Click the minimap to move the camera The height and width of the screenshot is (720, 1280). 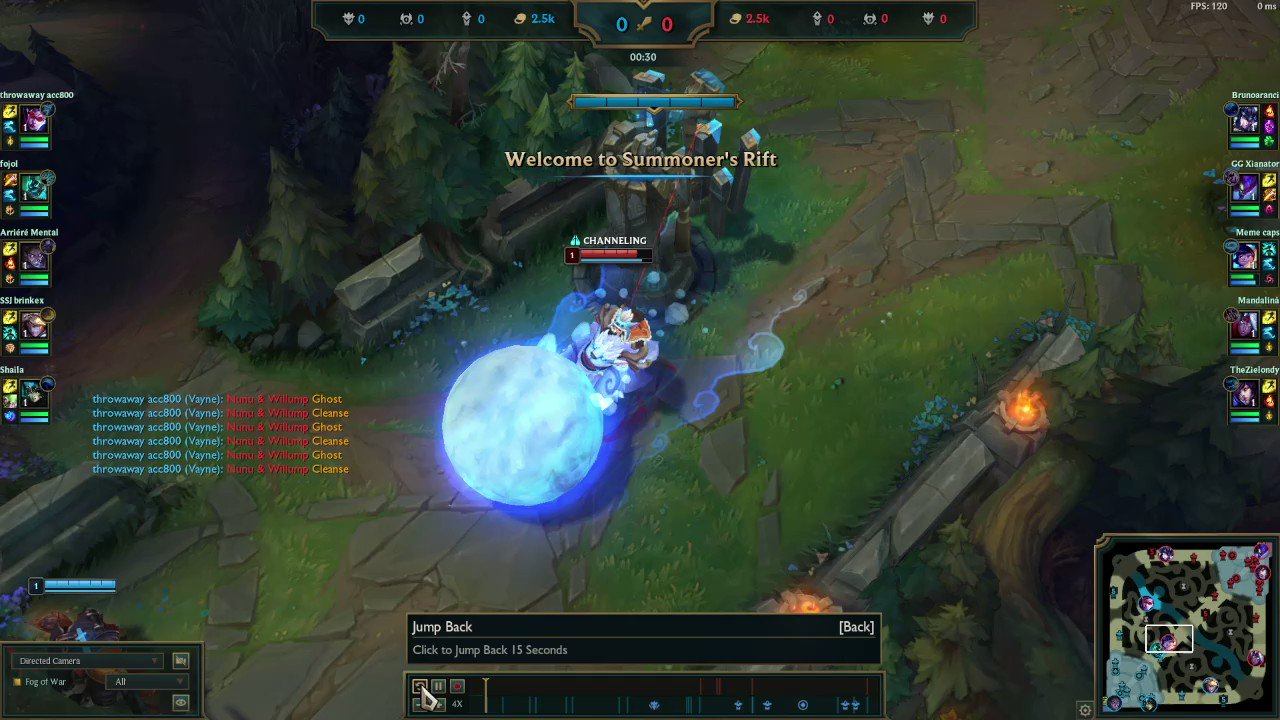(x=1185, y=630)
